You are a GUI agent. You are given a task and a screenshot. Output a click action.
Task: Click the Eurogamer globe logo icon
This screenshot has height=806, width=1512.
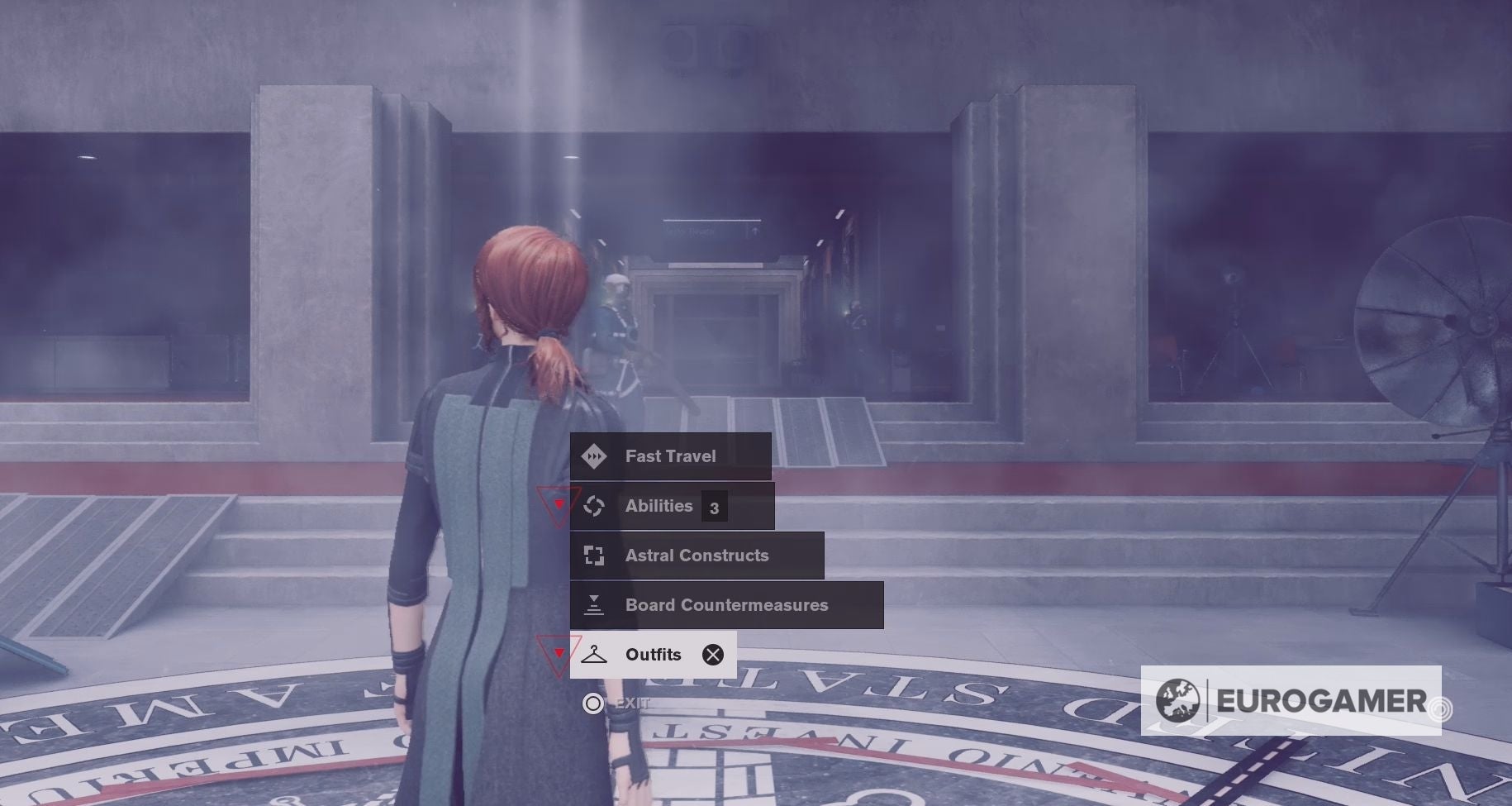pyautogui.click(x=1179, y=703)
